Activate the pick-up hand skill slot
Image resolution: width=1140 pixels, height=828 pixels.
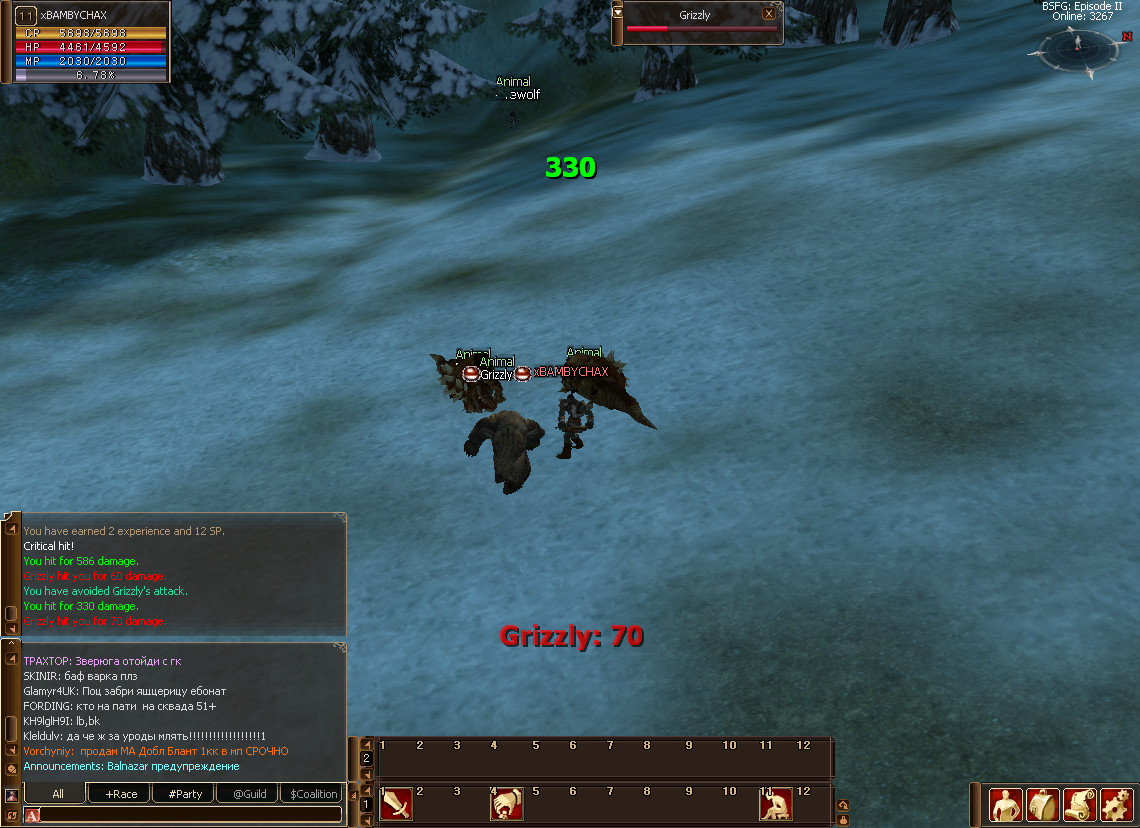[x=507, y=804]
